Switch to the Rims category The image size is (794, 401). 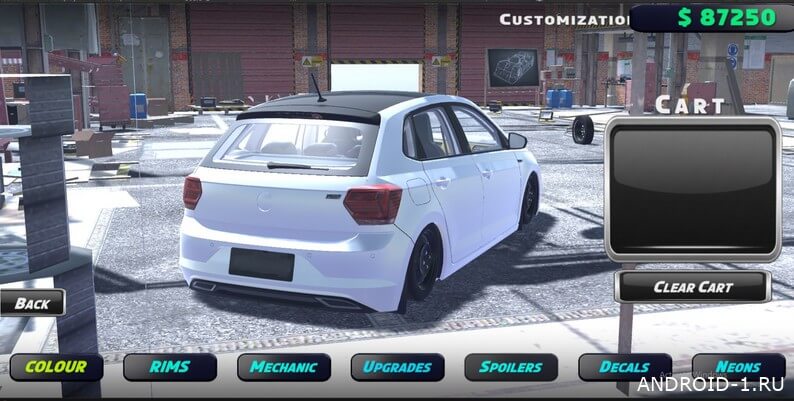point(170,367)
